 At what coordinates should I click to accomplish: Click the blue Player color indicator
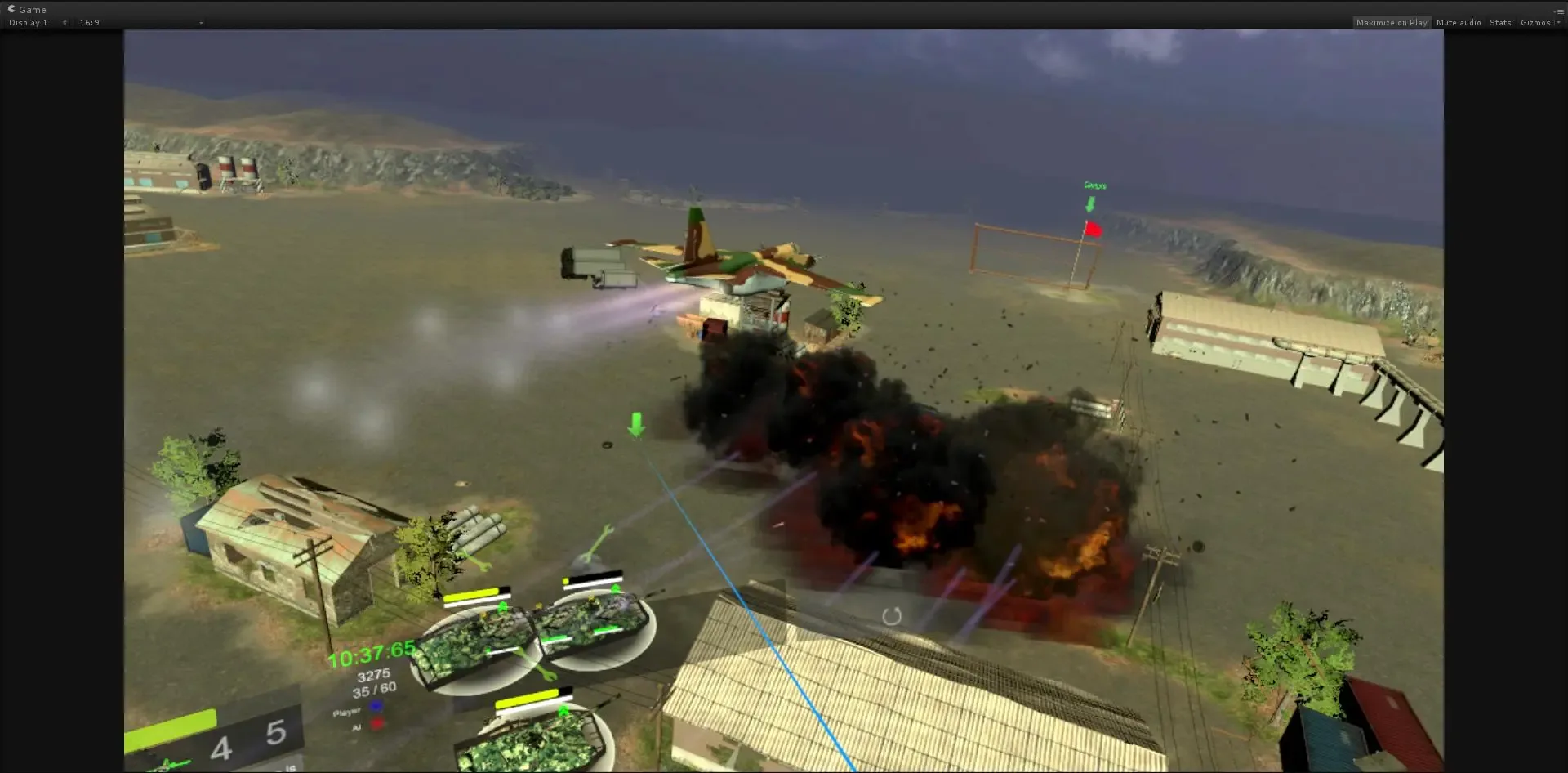[374, 704]
